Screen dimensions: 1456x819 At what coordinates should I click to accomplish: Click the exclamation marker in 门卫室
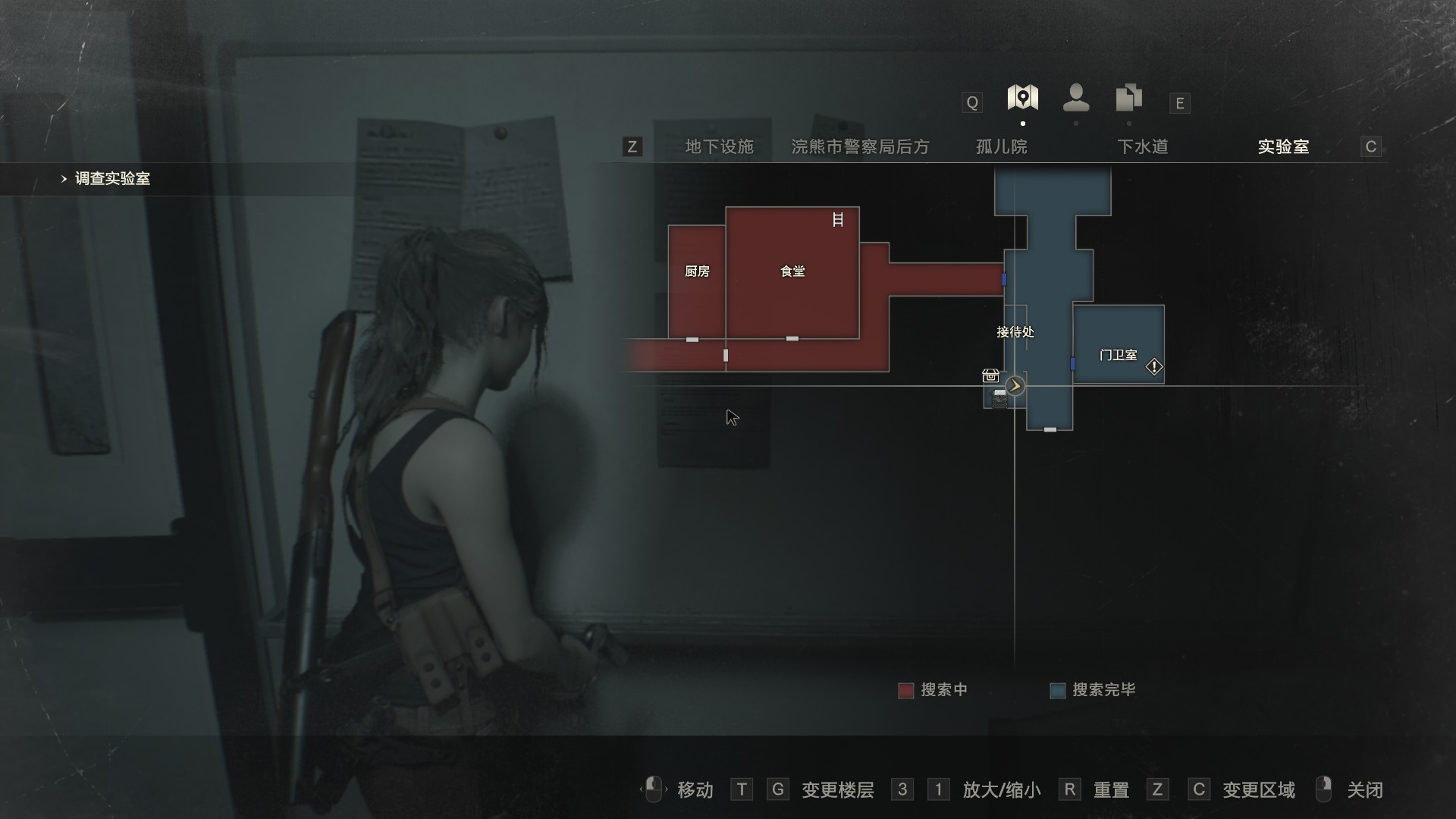(1153, 367)
